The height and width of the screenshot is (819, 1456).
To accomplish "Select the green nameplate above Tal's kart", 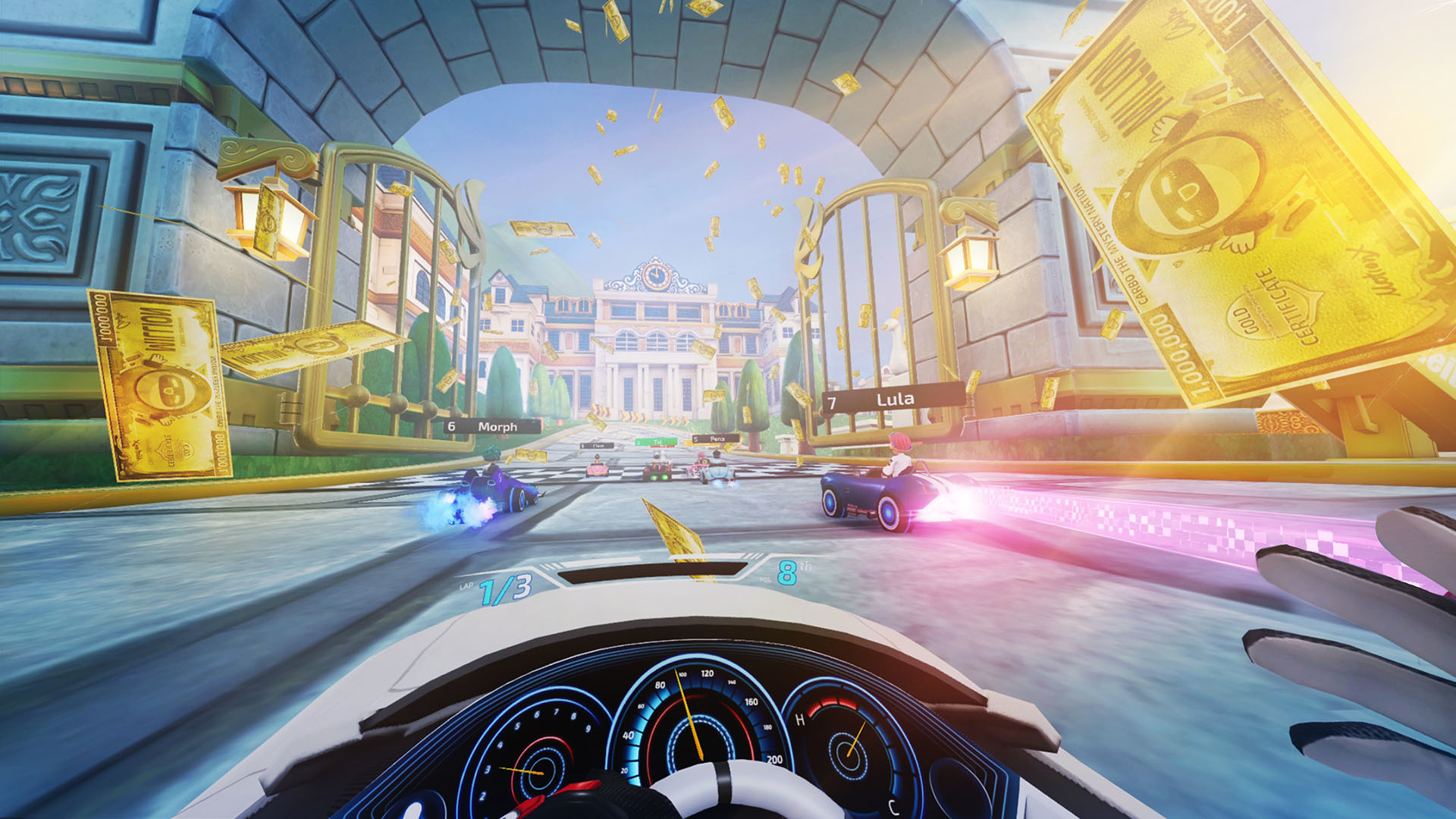I will [657, 441].
